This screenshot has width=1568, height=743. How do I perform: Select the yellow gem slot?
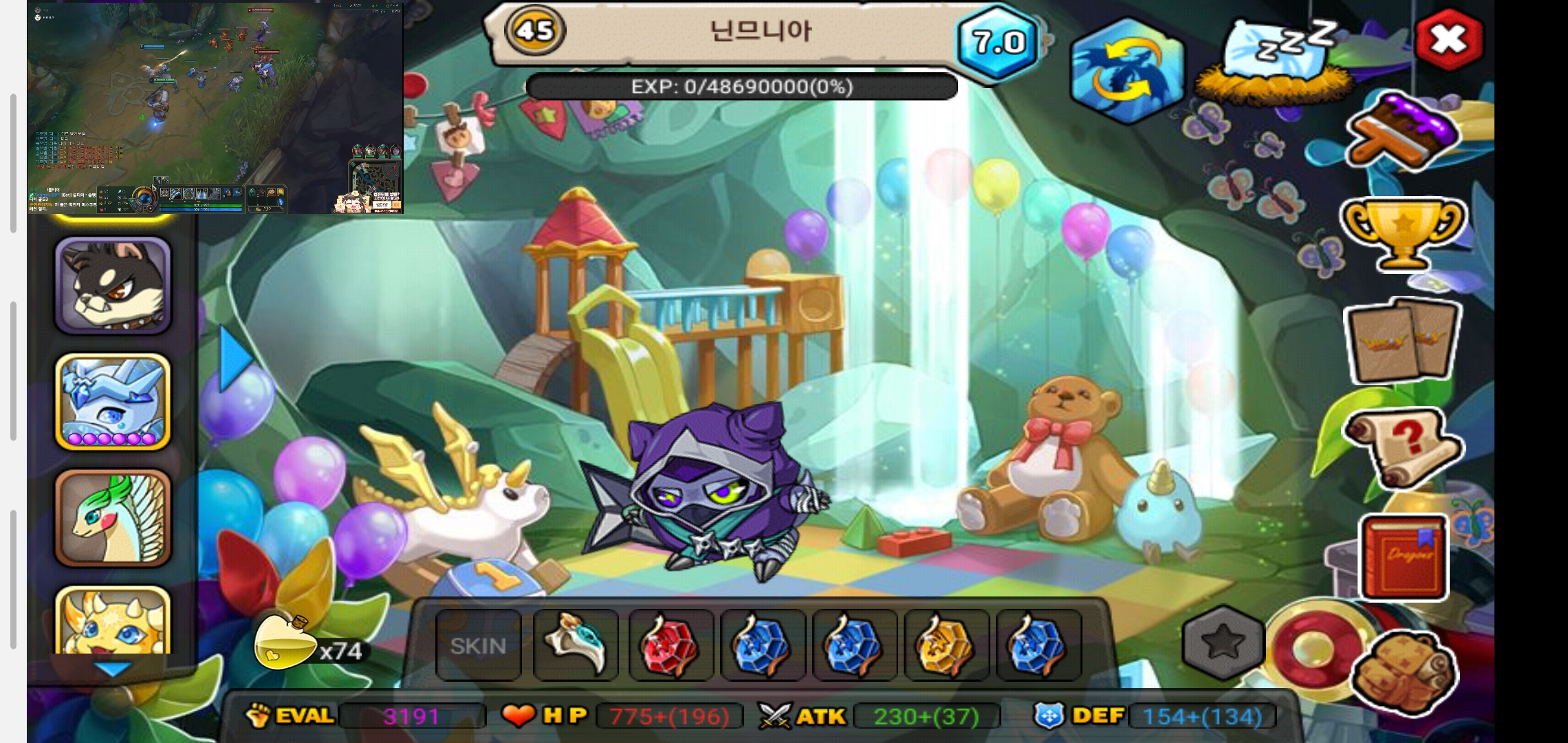click(946, 645)
